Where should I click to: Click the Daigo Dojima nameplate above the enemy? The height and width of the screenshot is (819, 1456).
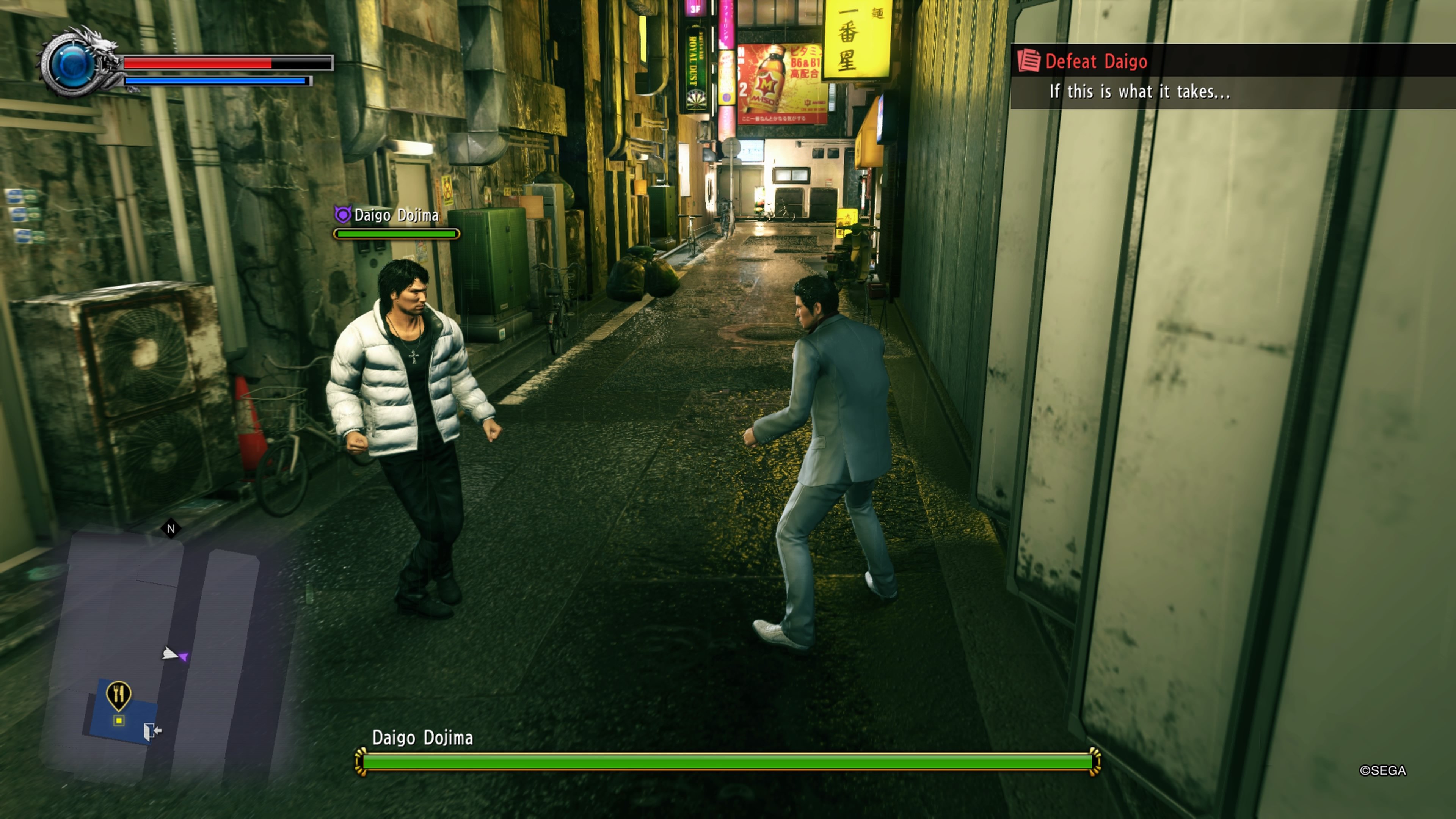[395, 215]
